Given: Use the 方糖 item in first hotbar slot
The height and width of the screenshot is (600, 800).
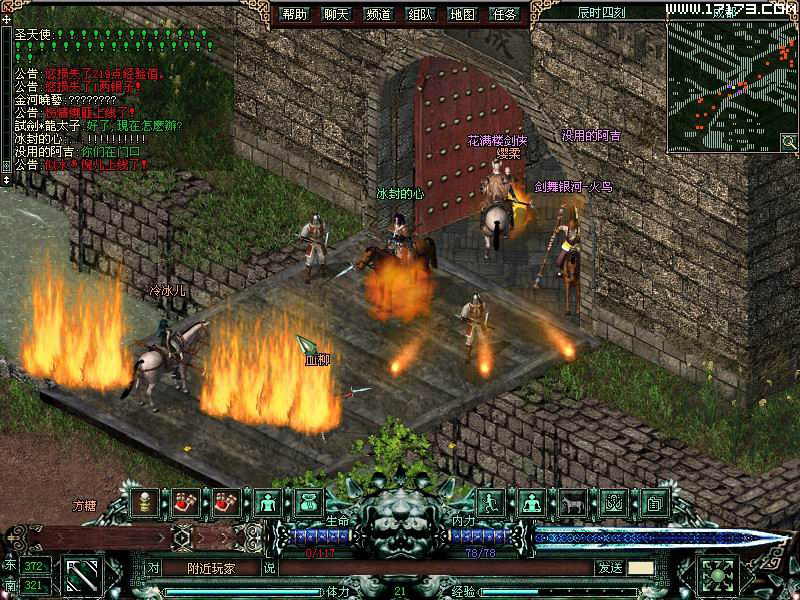Looking at the screenshot, I should coord(146,503).
